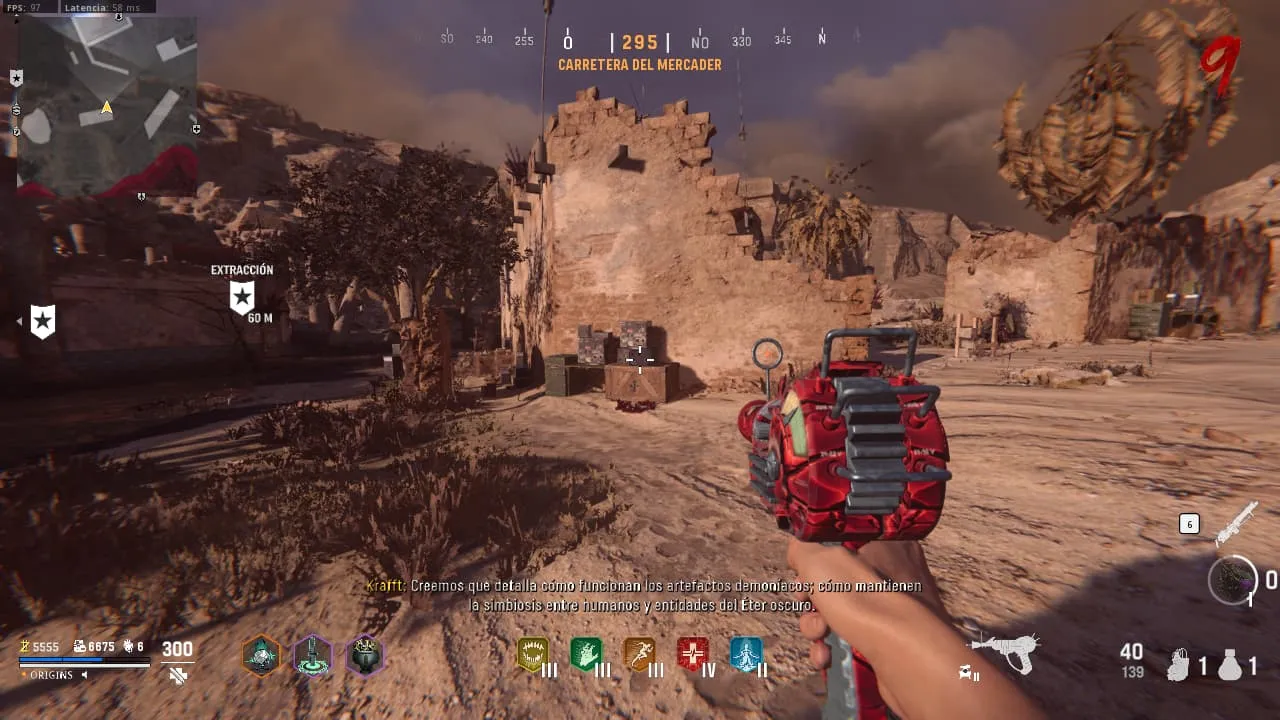Activate the orange-bordered hexagon ability icon
This screenshot has height=720, width=1280.
pyautogui.click(x=261, y=656)
